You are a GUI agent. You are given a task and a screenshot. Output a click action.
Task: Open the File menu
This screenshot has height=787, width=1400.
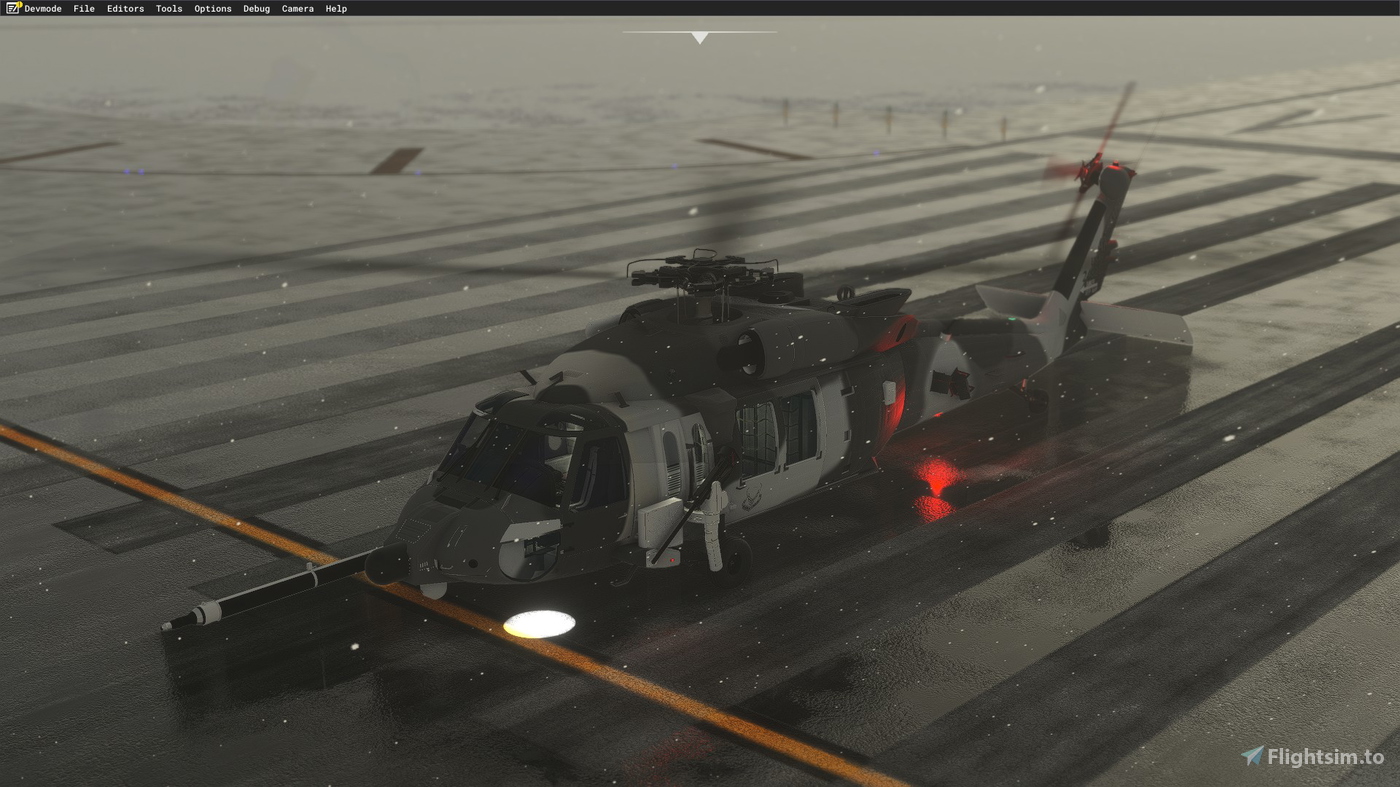point(83,8)
